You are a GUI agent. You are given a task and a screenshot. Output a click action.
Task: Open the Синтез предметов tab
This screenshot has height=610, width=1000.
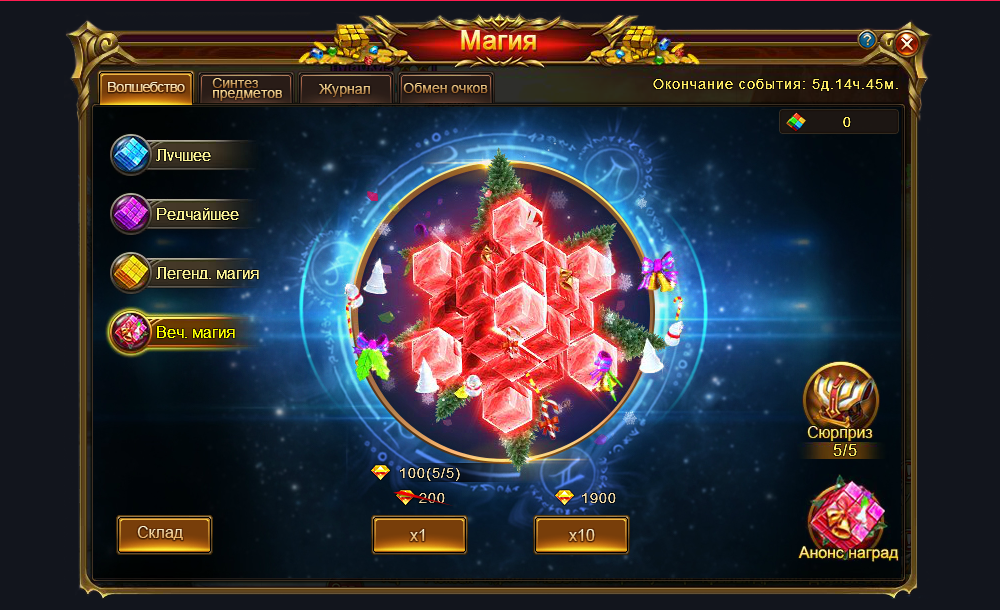(246, 88)
